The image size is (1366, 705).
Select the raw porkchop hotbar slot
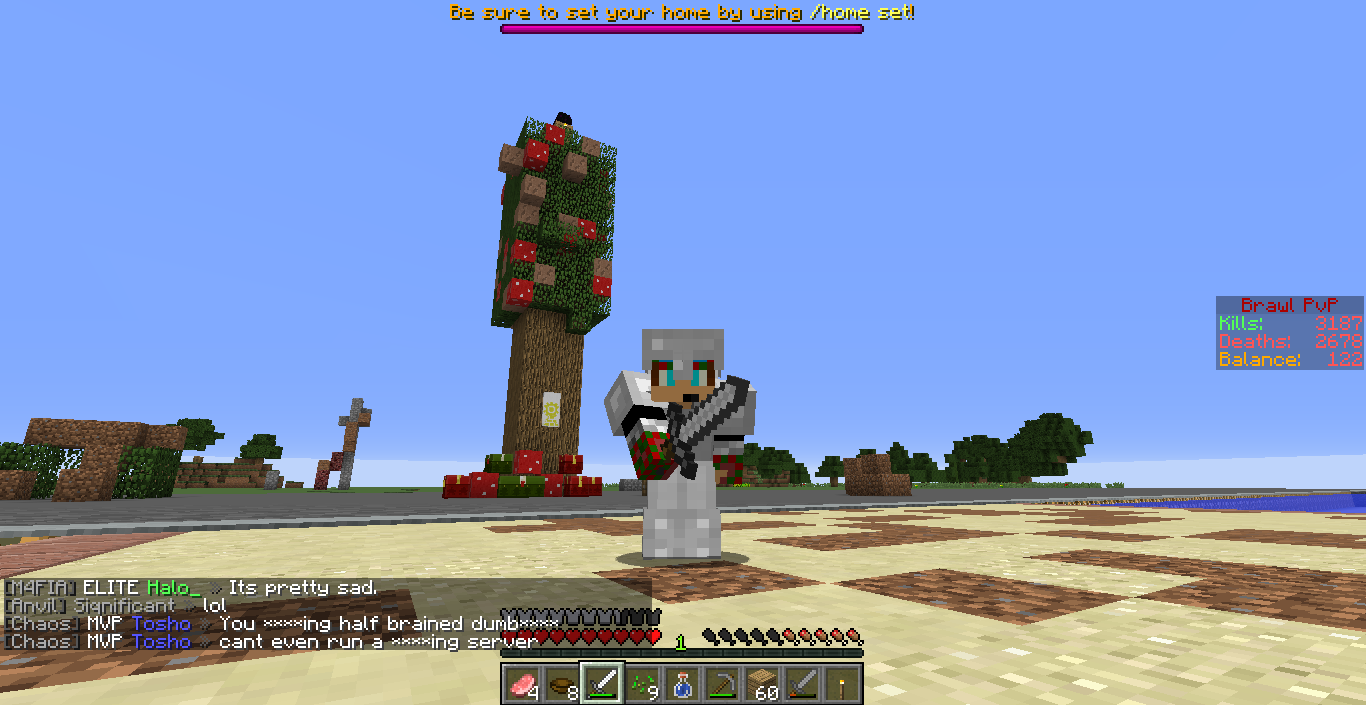[522, 684]
